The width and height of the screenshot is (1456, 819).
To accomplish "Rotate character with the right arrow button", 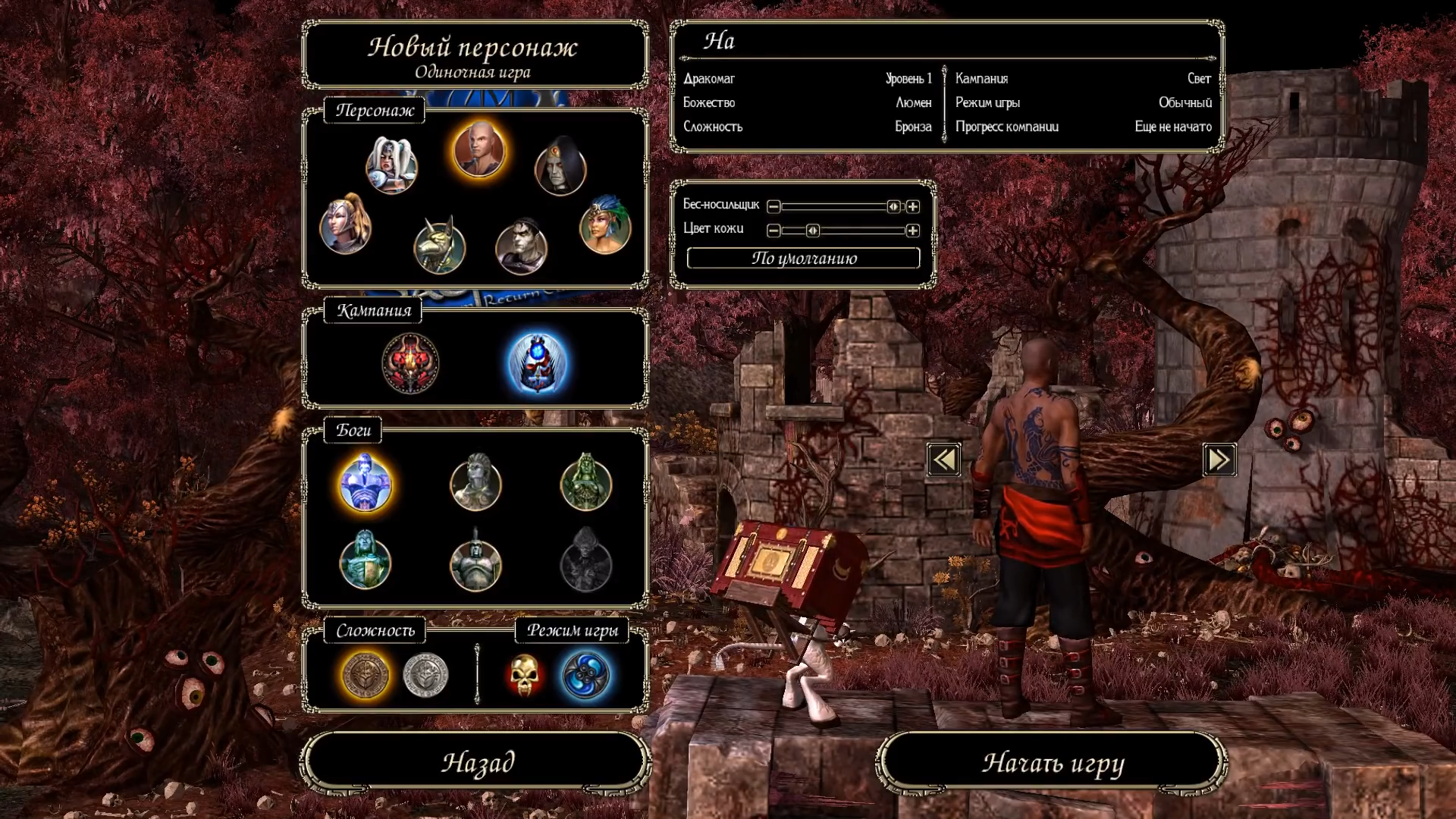I will (1219, 460).
